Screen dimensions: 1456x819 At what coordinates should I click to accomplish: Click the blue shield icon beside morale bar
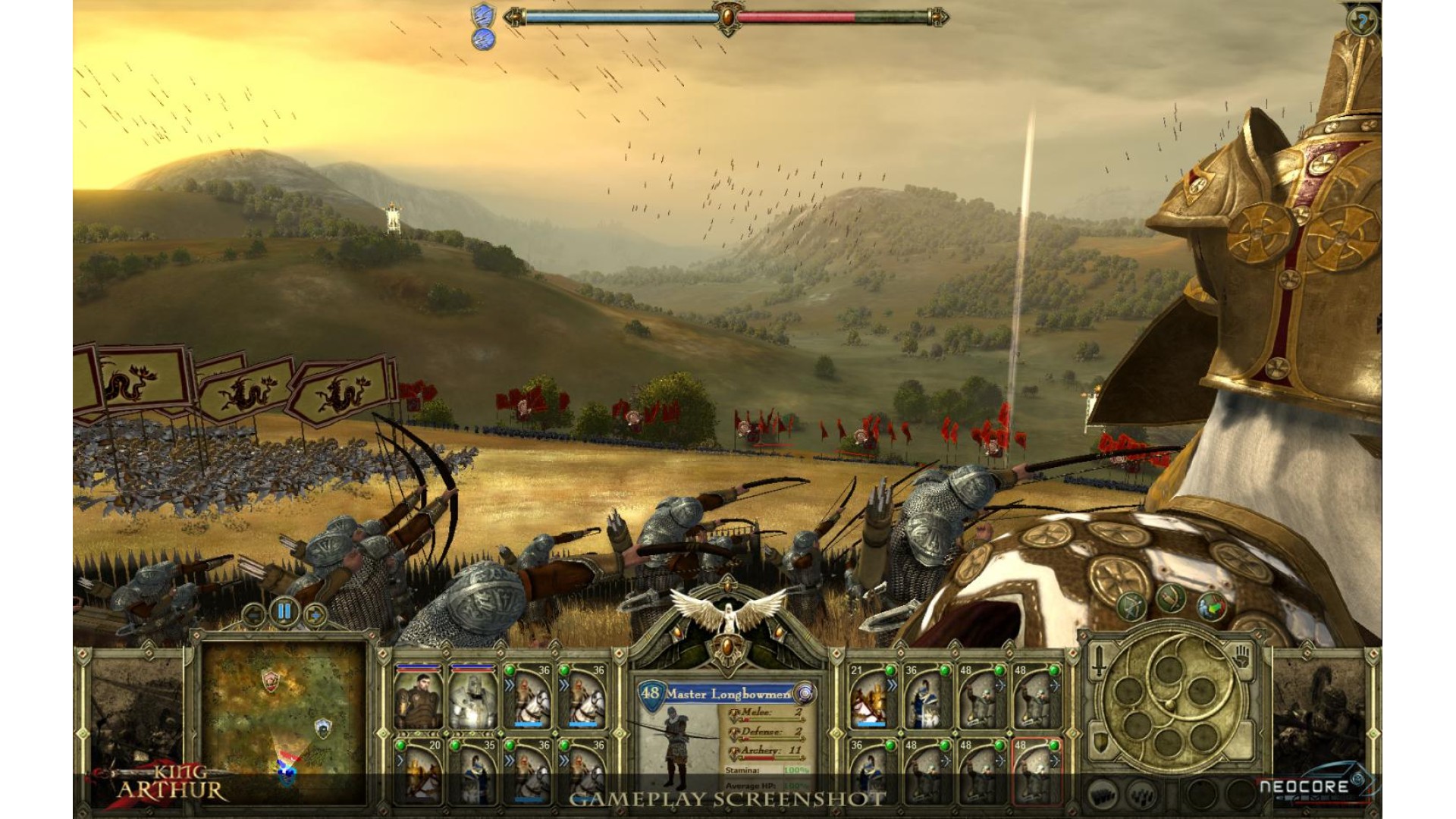[x=483, y=15]
